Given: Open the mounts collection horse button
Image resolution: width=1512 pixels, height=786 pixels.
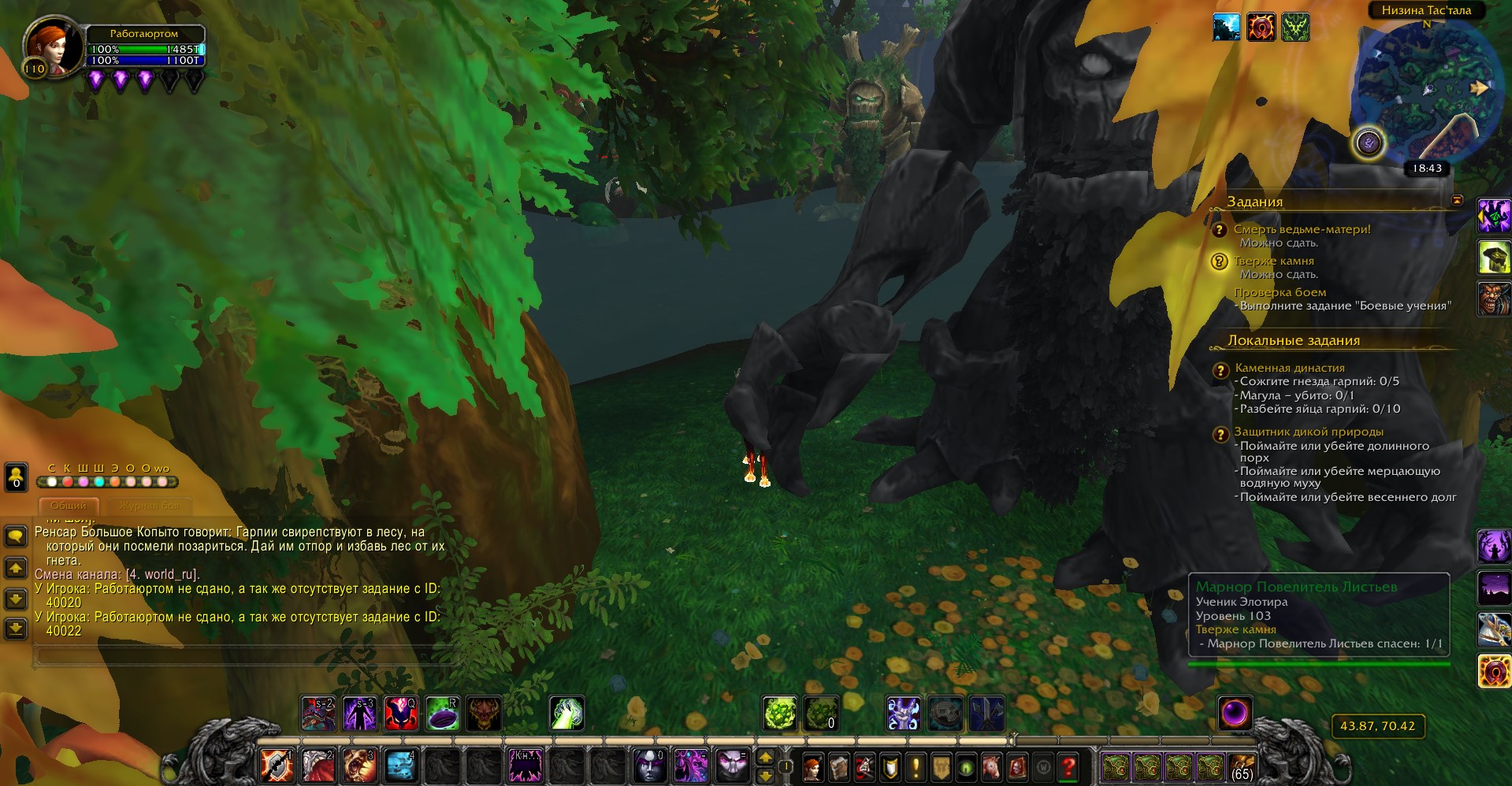Looking at the screenshot, I should click(991, 766).
